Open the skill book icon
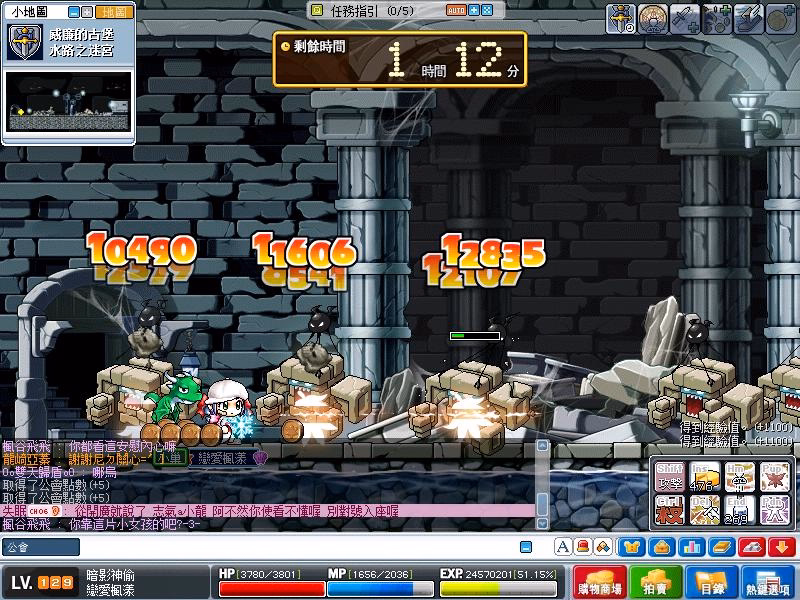 pos(722,547)
